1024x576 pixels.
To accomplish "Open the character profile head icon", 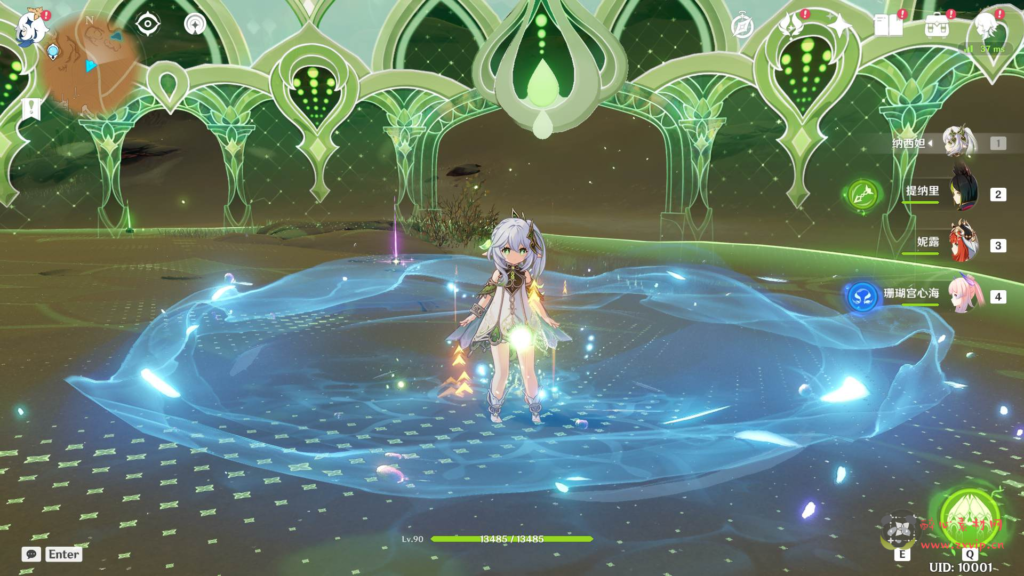I will point(986,25).
